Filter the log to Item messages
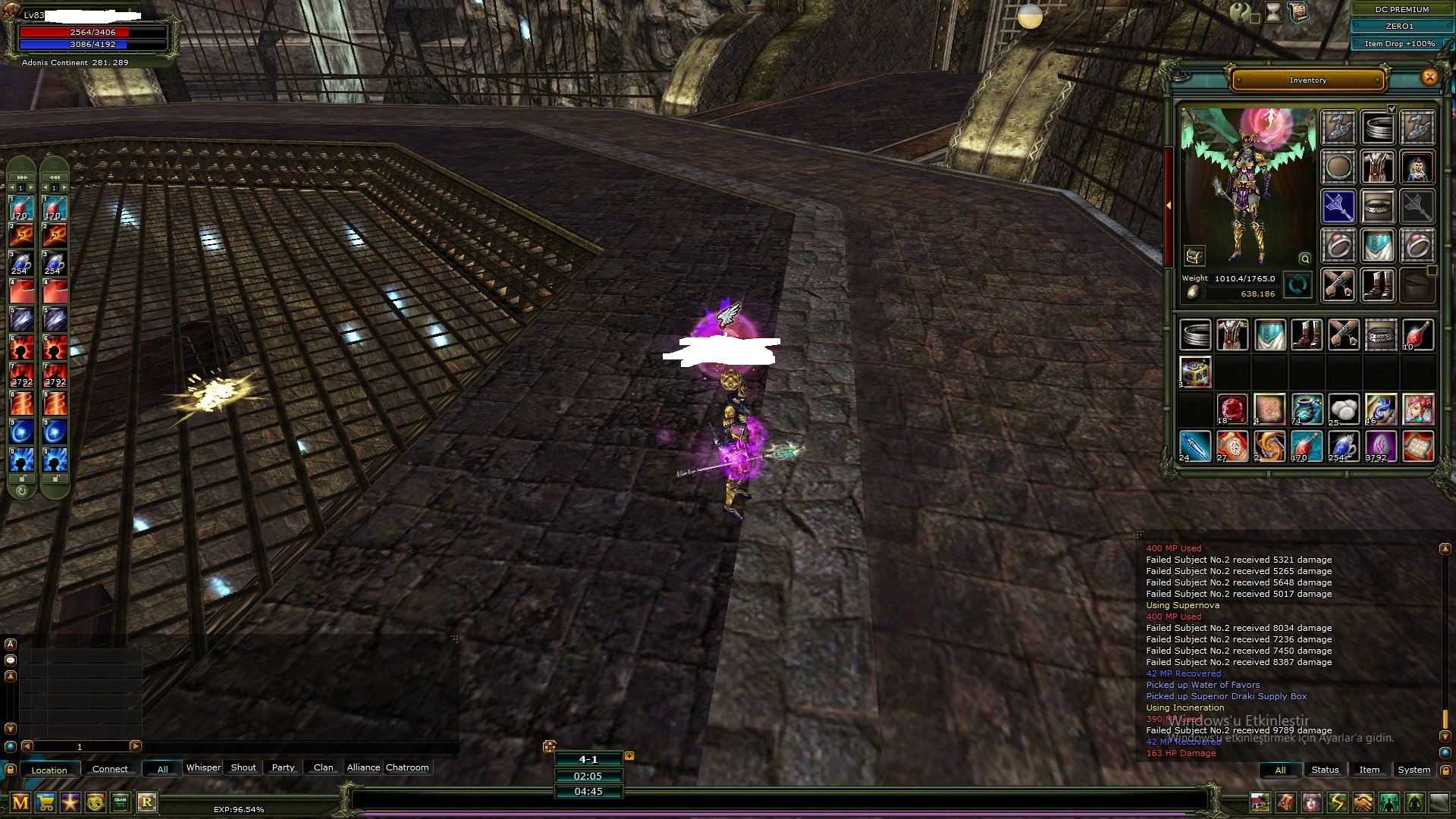 point(1369,770)
